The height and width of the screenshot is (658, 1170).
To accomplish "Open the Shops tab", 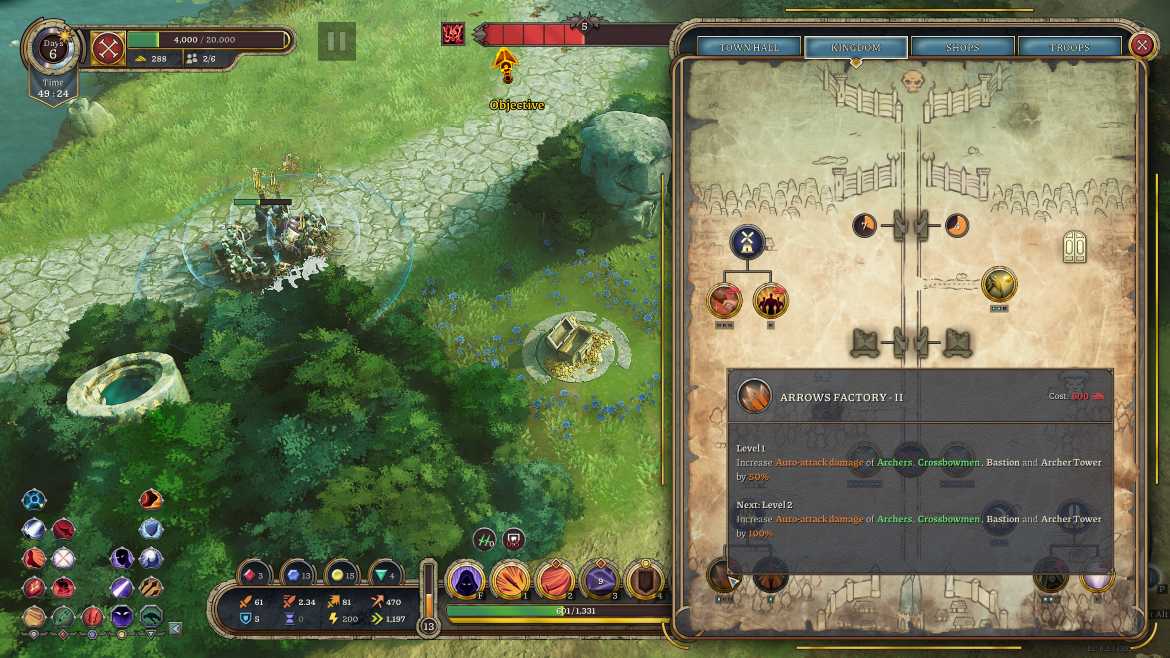I will click(x=962, y=47).
